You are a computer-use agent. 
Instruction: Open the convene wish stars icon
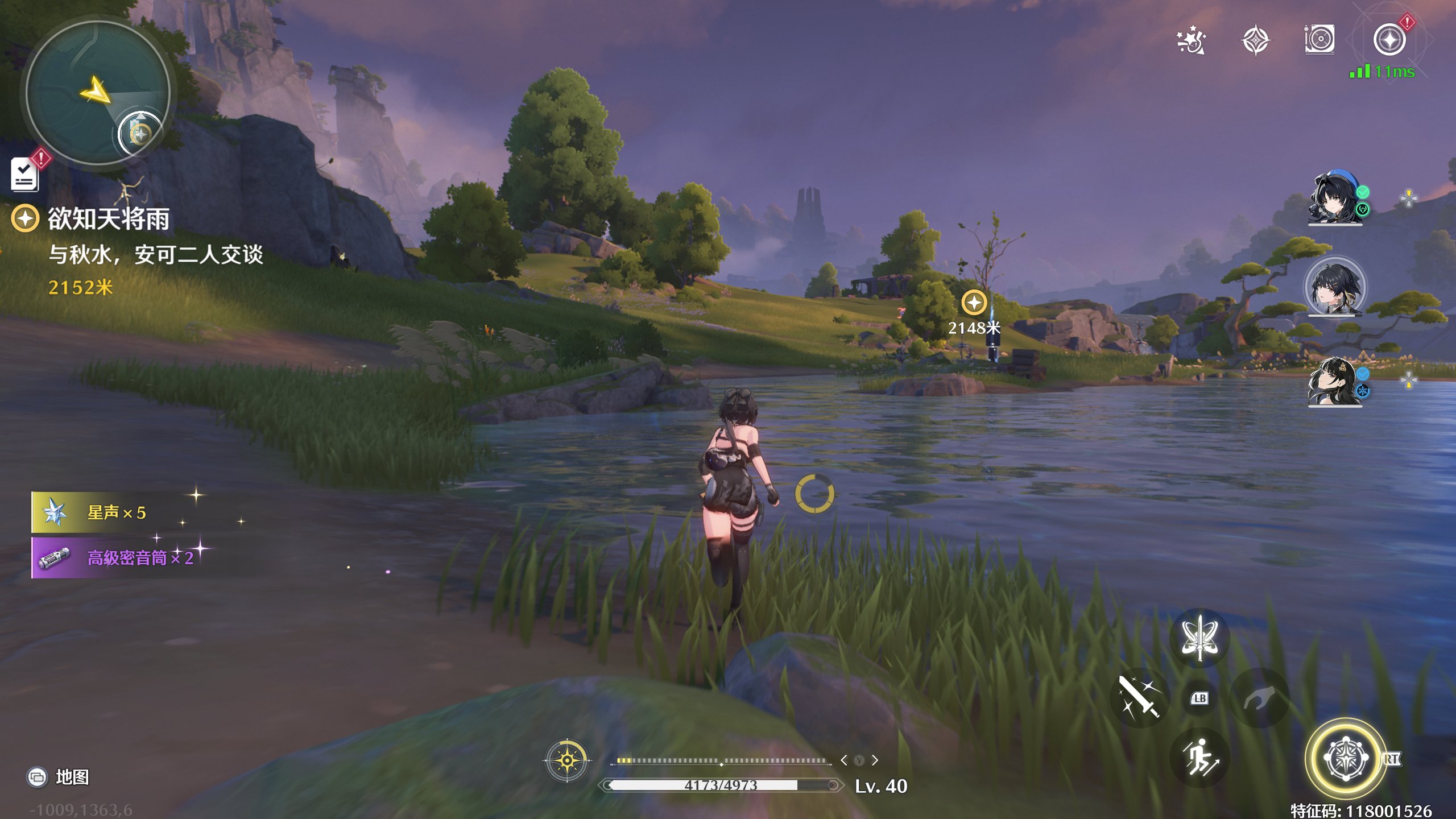(1191, 40)
